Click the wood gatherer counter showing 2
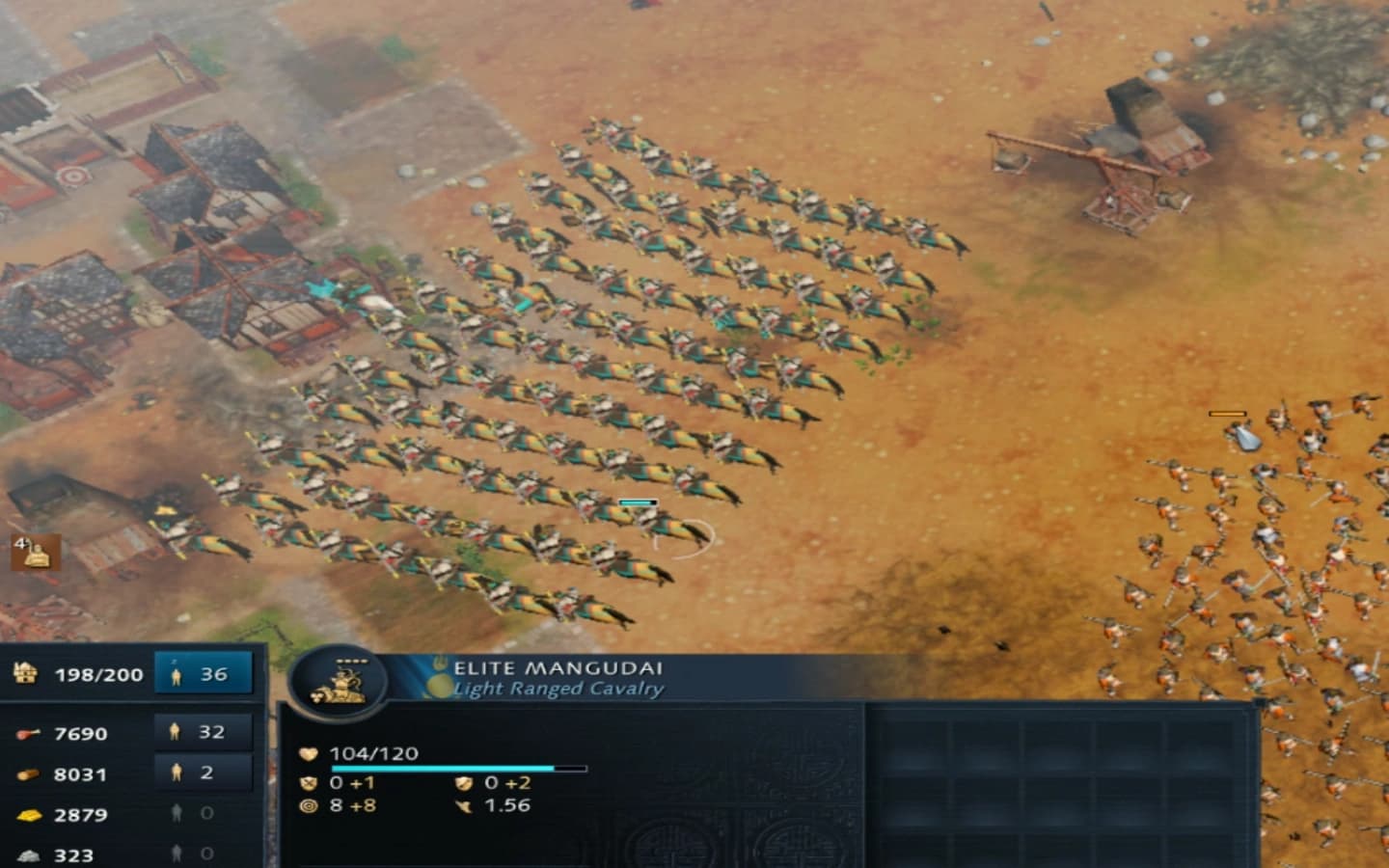Screen dimensions: 1389x868 coord(201,773)
